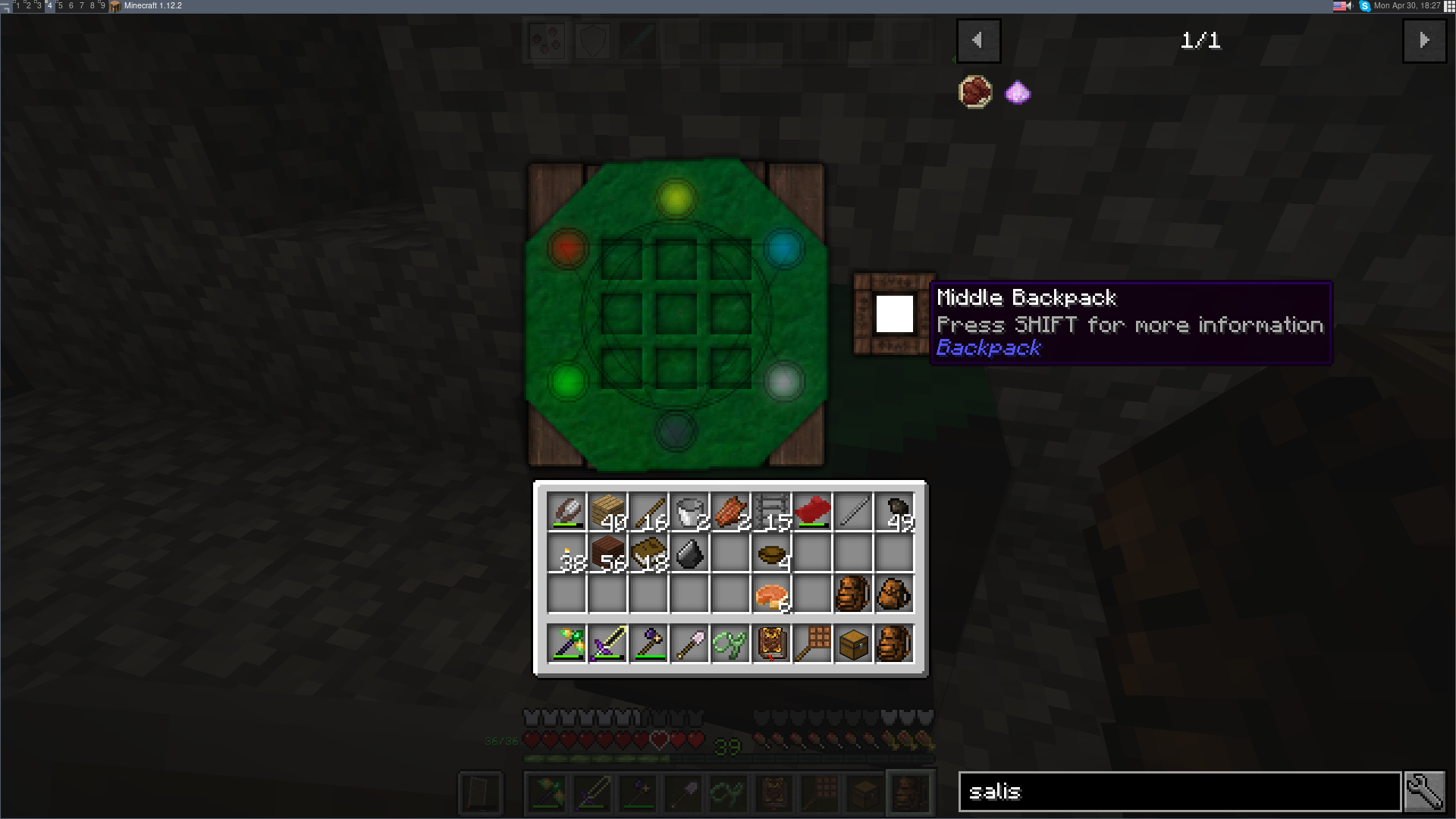Click the Middle Backpack output slot
This screenshot has height=819, width=1456.
[894, 313]
